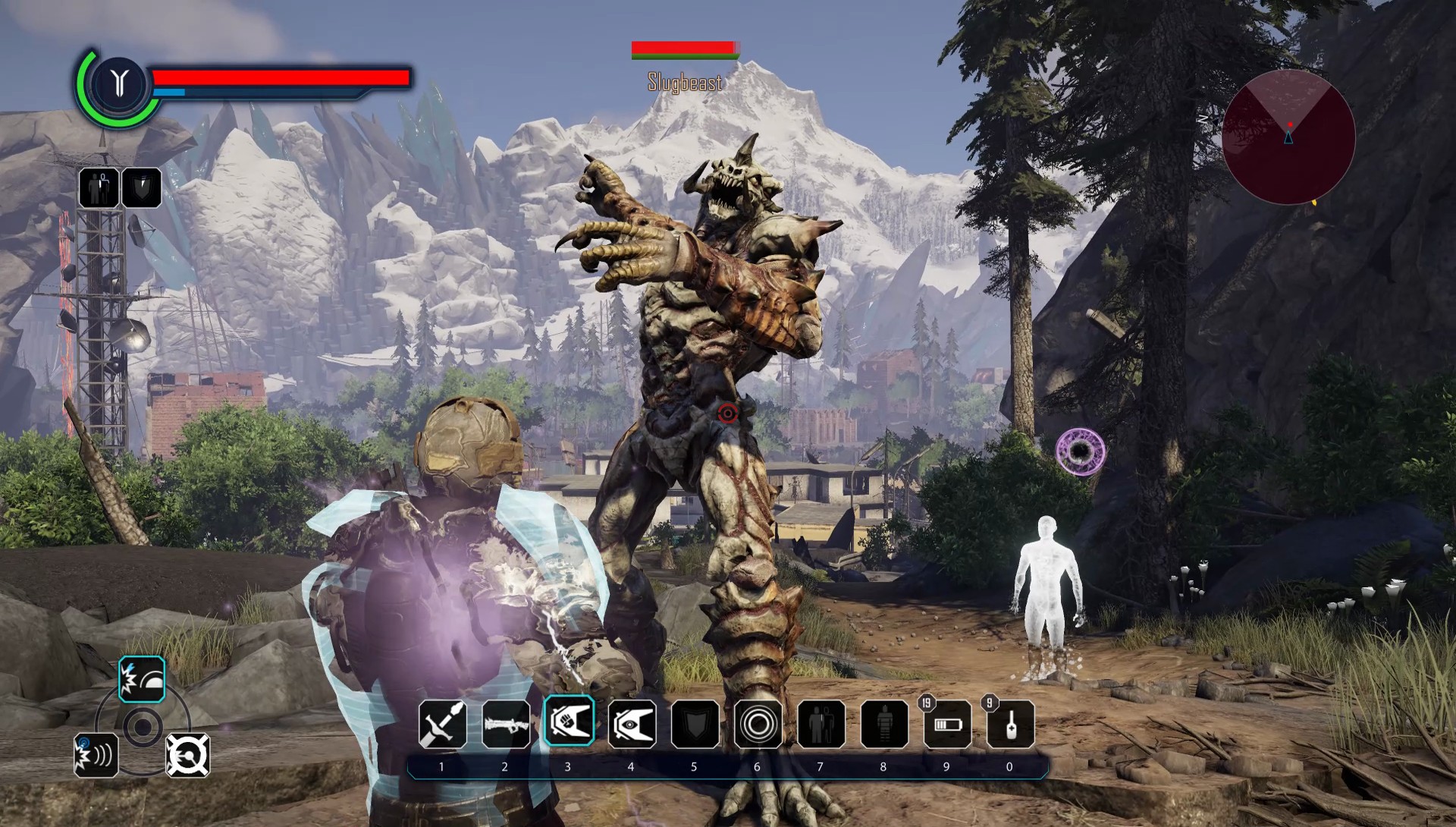The height and width of the screenshot is (827, 1456).
Task: Click the Y emblem player badge
Action: click(119, 81)
